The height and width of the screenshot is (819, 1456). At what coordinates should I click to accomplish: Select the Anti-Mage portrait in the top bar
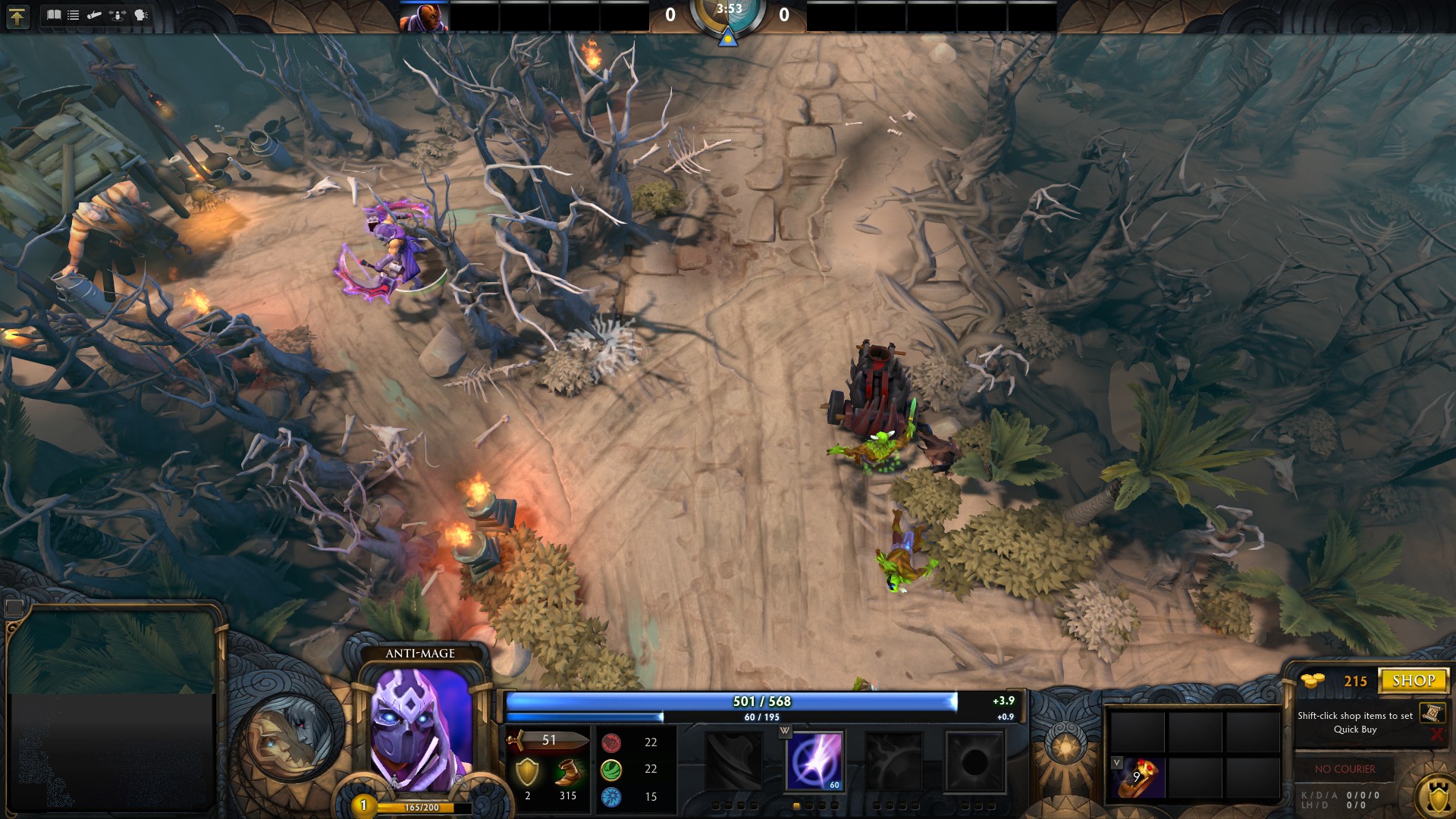pyautogui.click(x=424, y=17)
